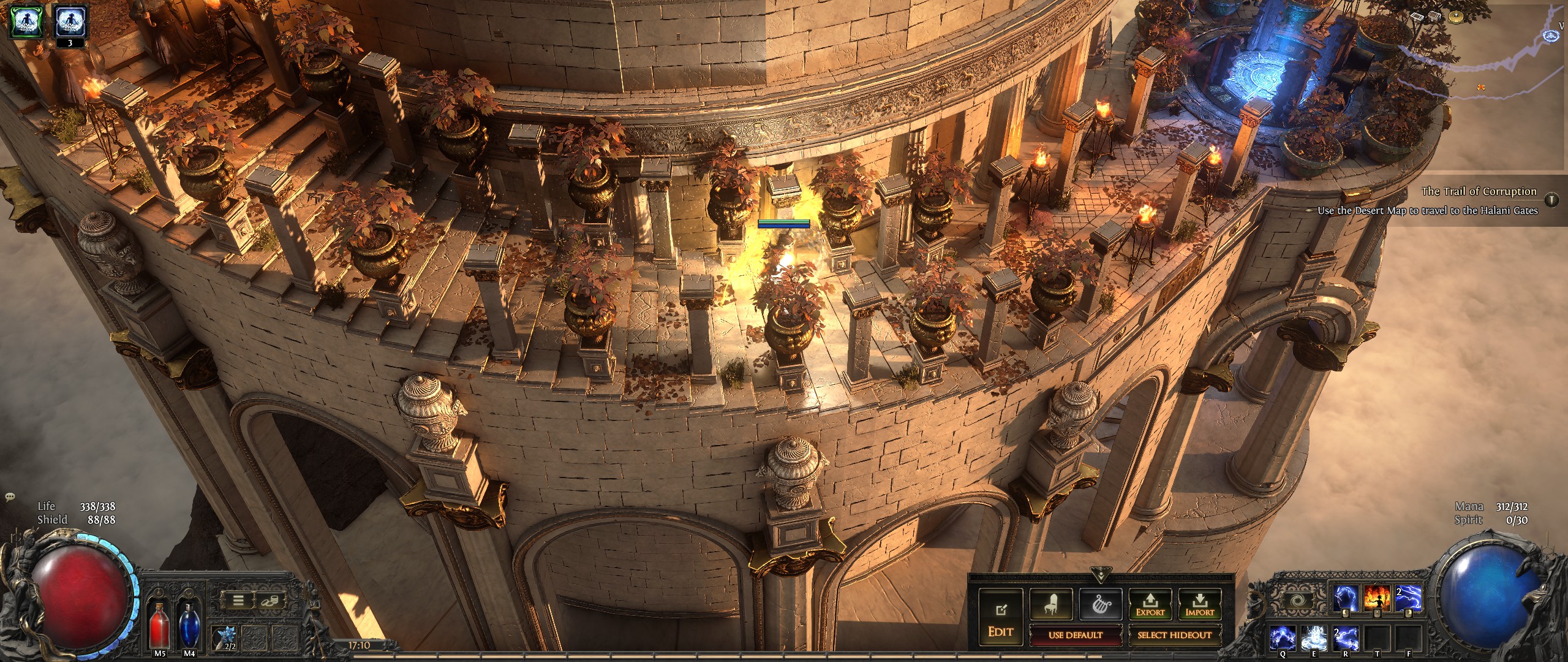Open the hideout music harp button

1101,604
